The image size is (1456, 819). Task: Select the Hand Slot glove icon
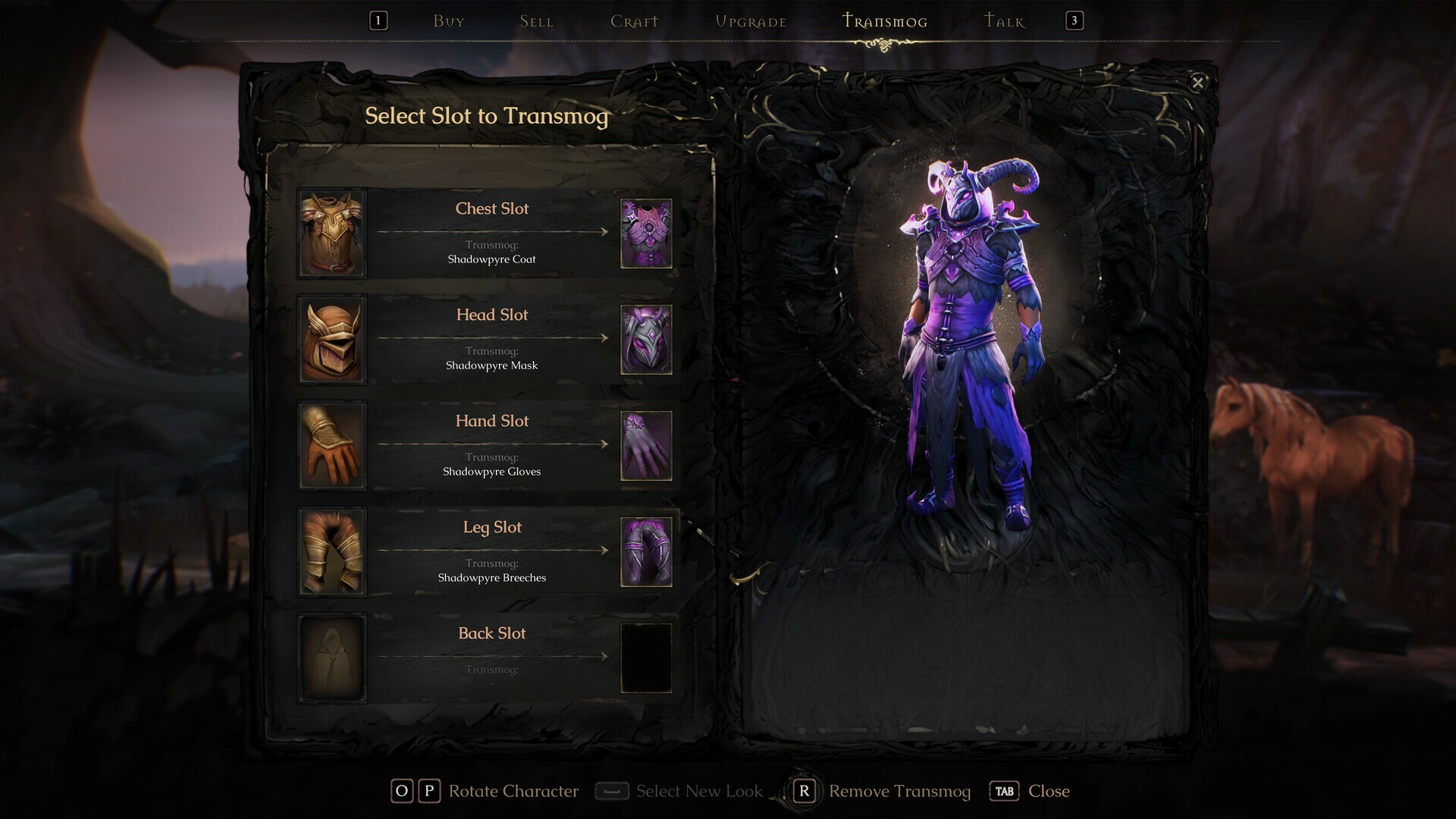(332, 445)
